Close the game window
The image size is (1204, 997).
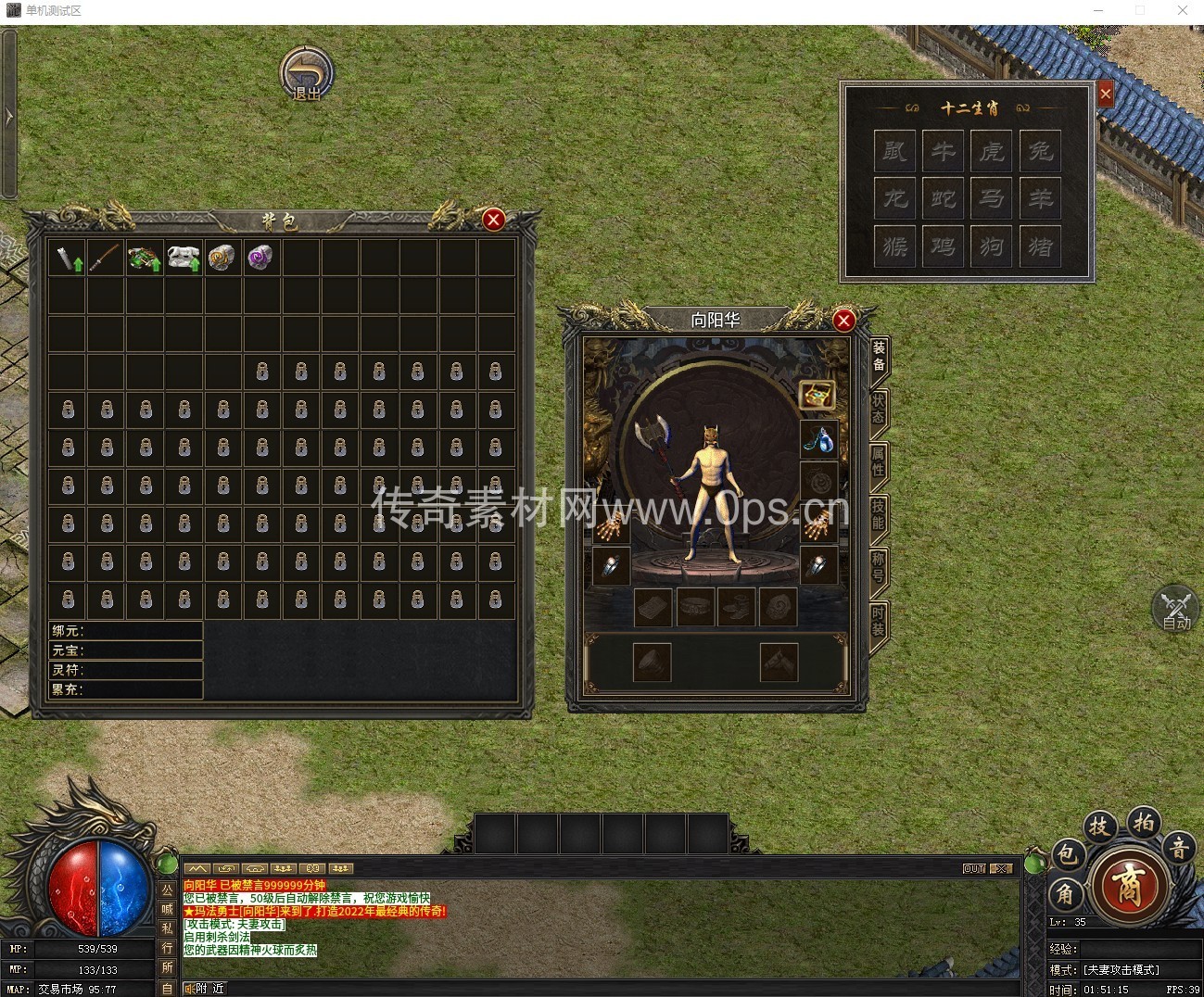(1183, 10)
